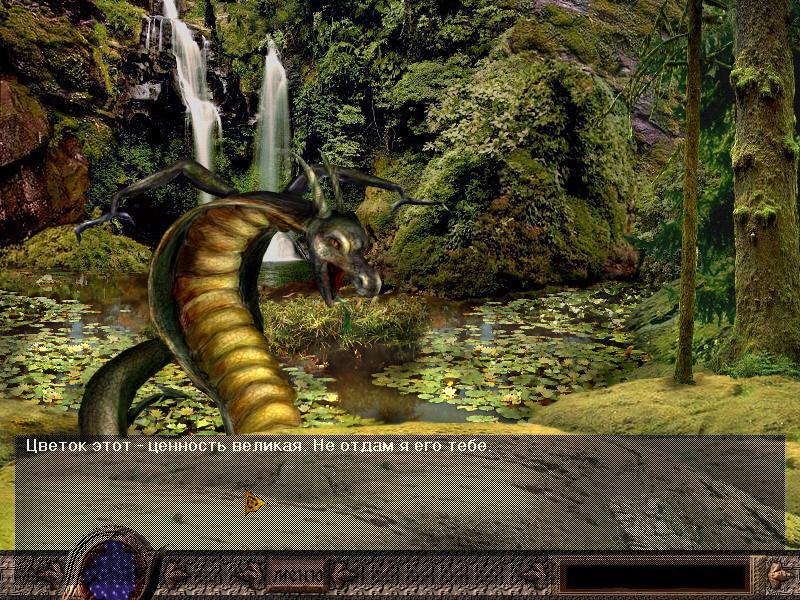Select the black inventory panel in the bottom bar
Image resolution: width=800 pixels, height=600 pixels.
(x=654, y=576)
